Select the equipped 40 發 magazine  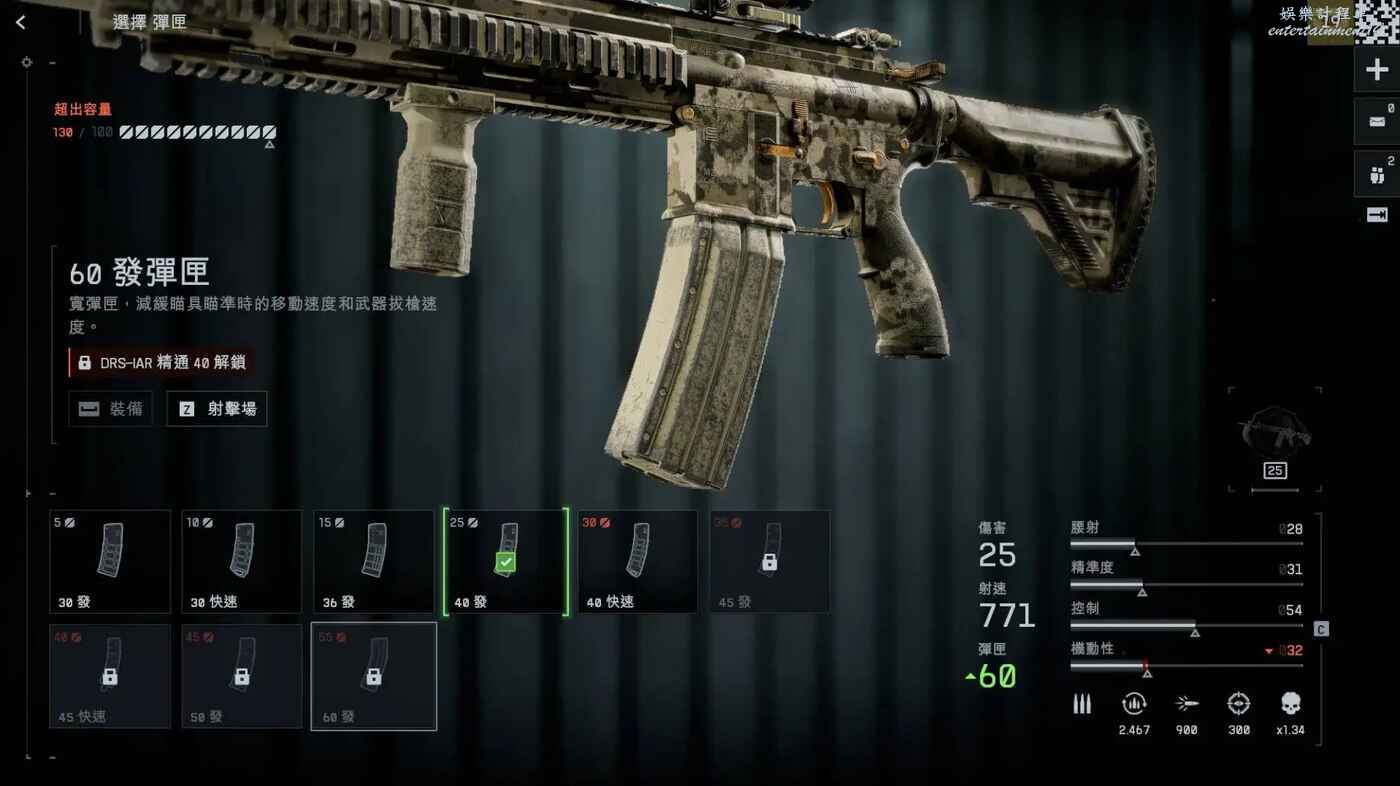point(506,561)
